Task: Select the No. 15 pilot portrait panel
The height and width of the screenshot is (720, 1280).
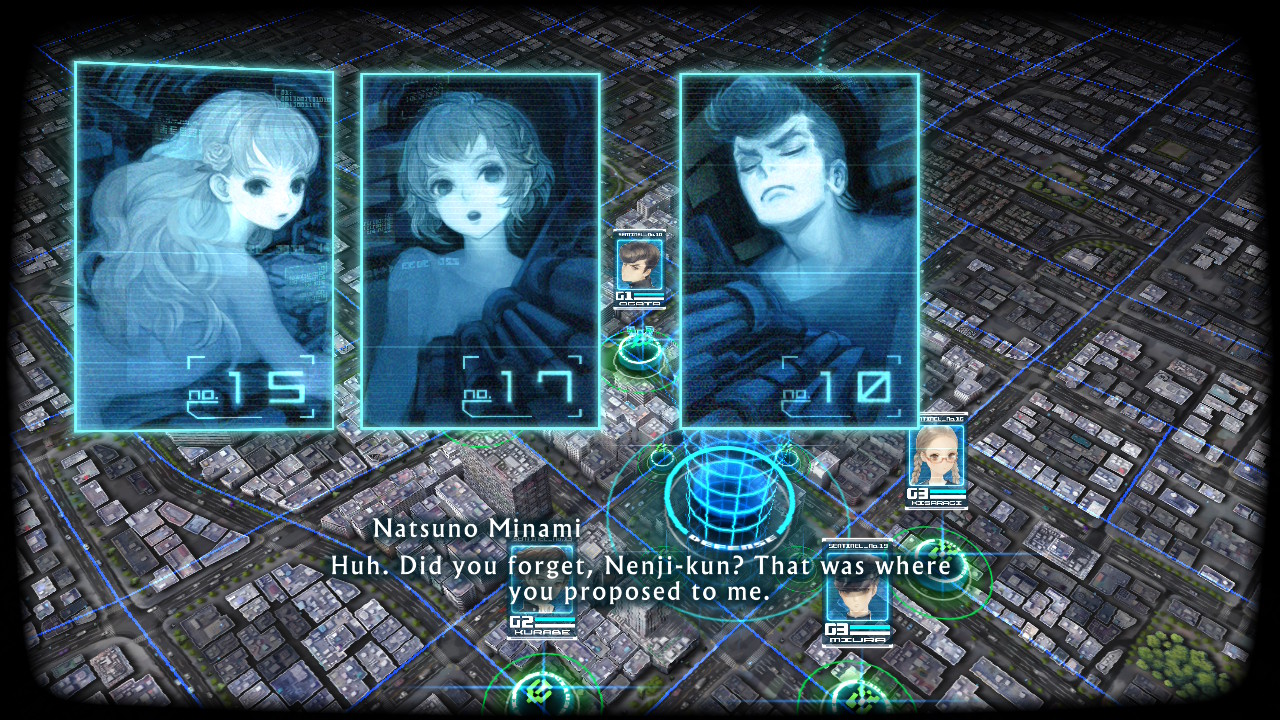Action: (x=204, y=247)
